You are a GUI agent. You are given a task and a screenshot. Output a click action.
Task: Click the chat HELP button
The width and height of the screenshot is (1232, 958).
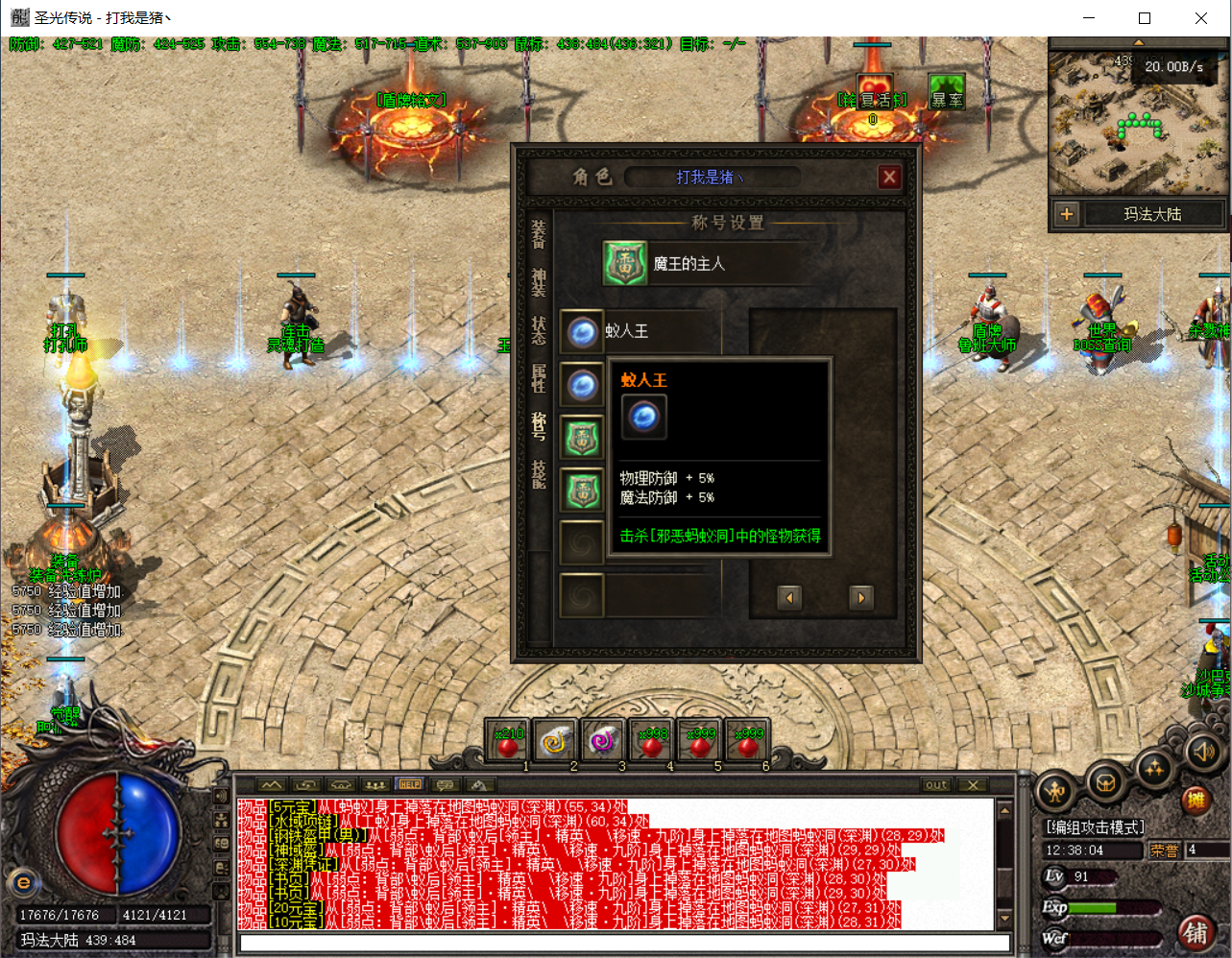[x=410, y=784]
